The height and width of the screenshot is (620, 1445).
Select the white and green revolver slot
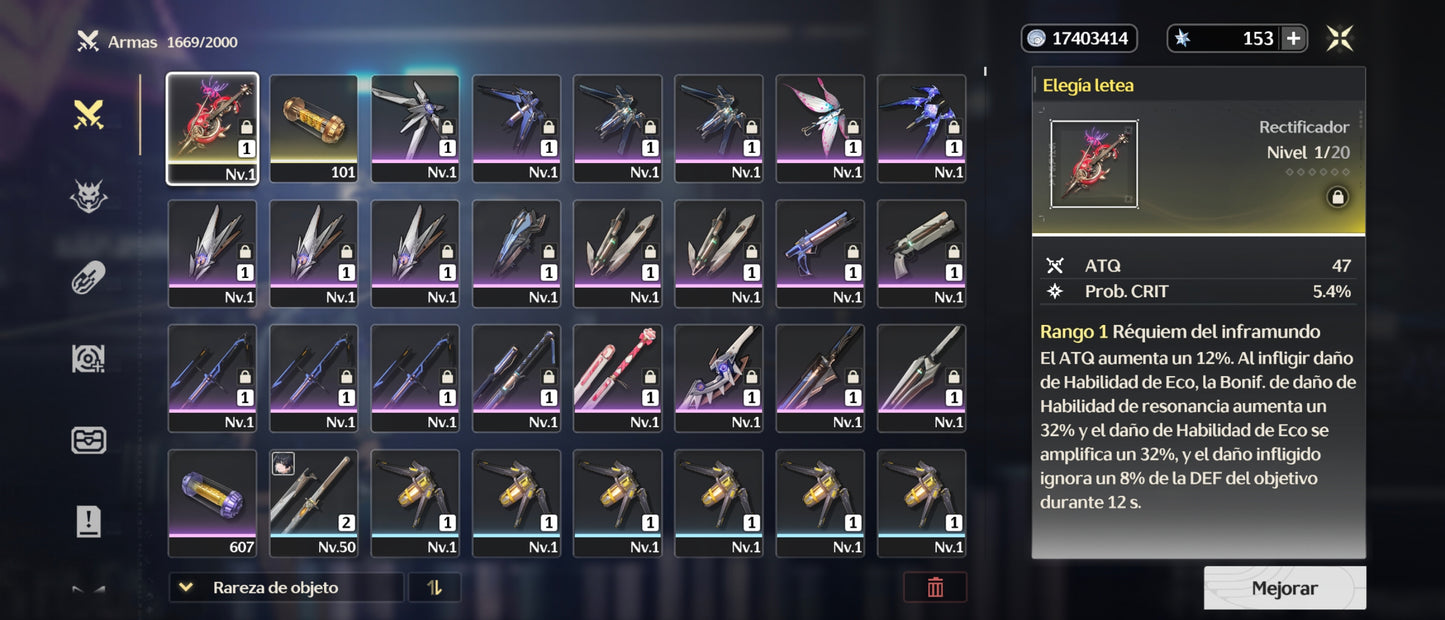(x=921, y=253)
